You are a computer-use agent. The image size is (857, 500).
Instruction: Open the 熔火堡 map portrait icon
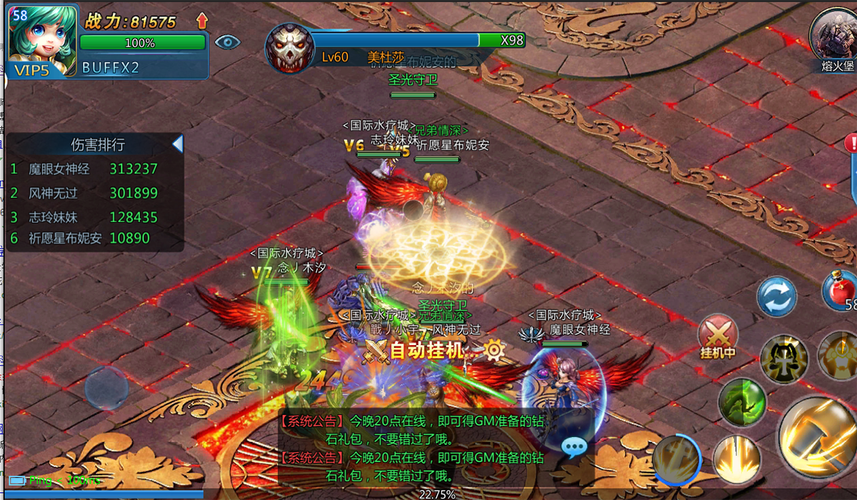(x=834, y=35)
